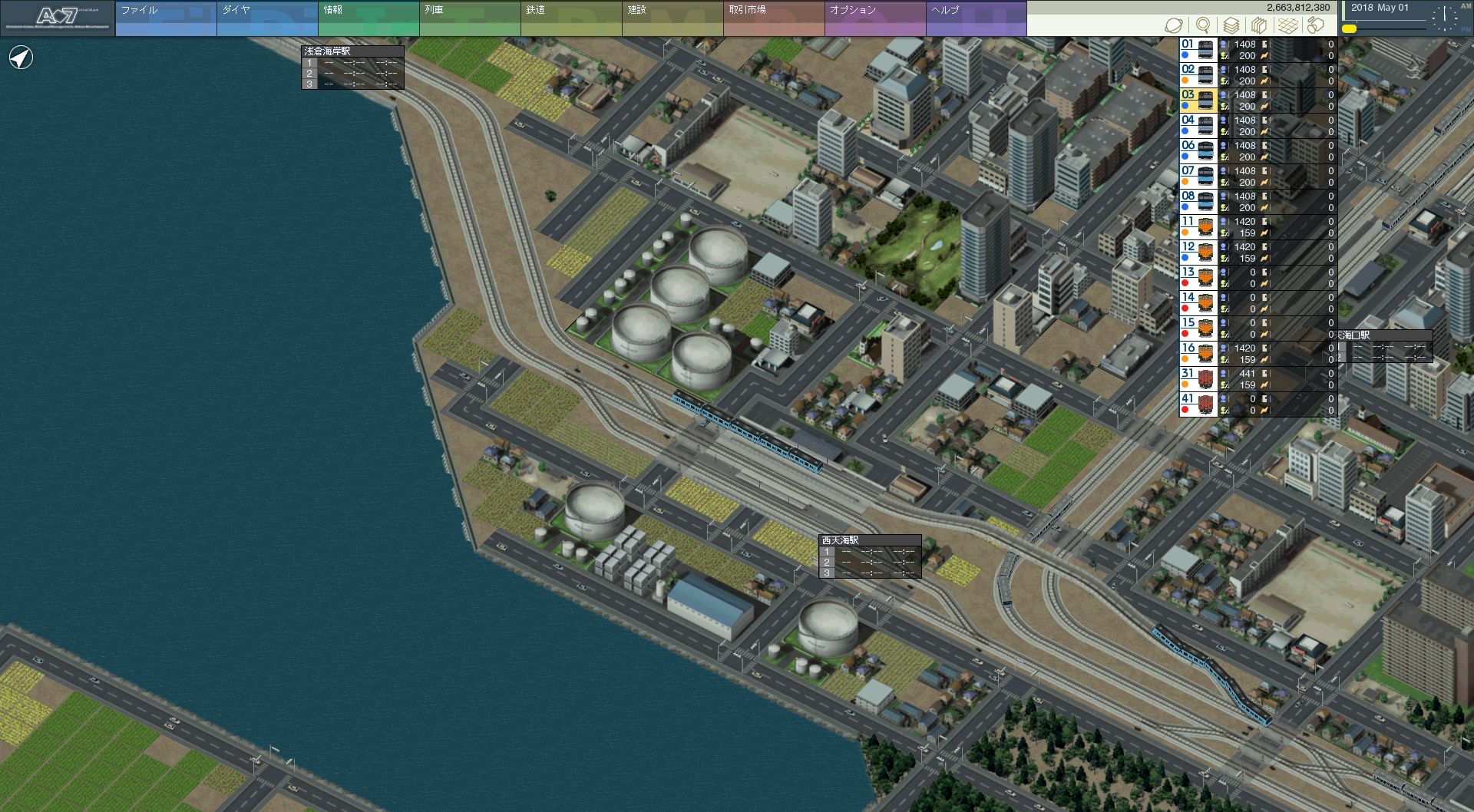Click the planet globe view icon

[x=1174, y=25]
